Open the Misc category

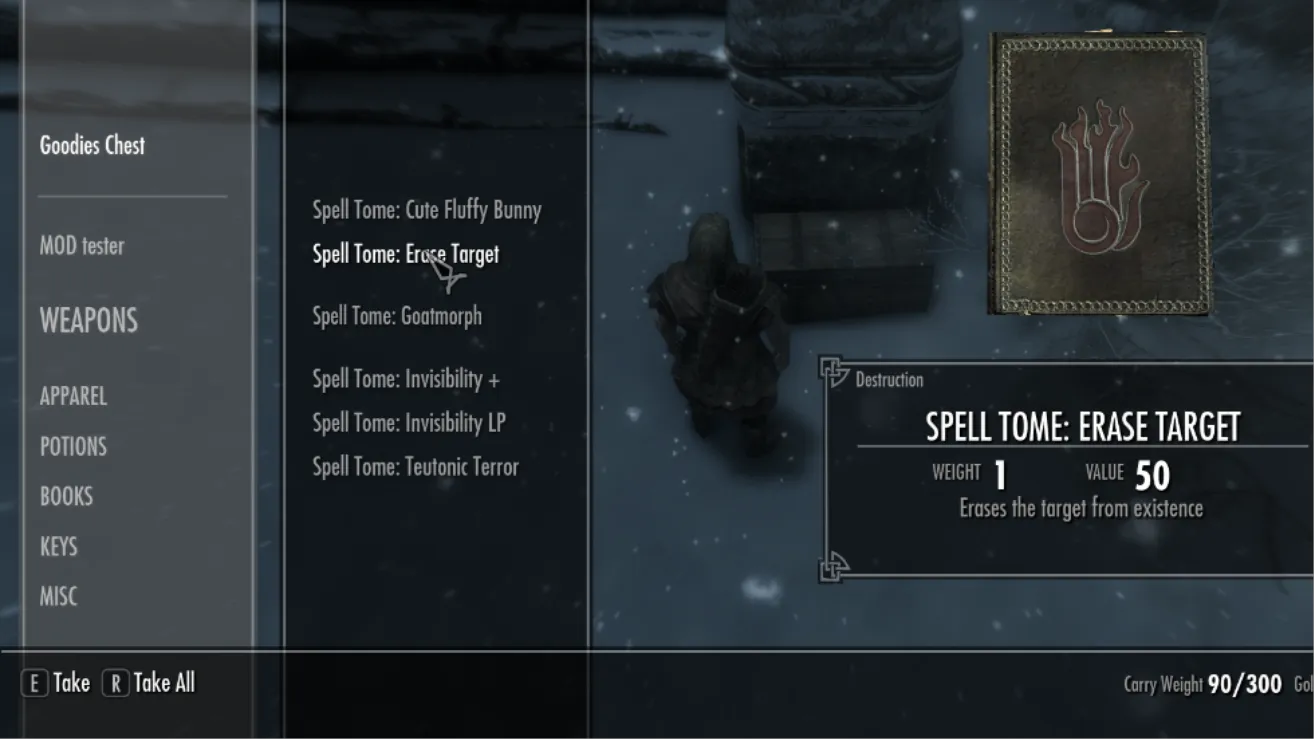click(x=58, y=597)
